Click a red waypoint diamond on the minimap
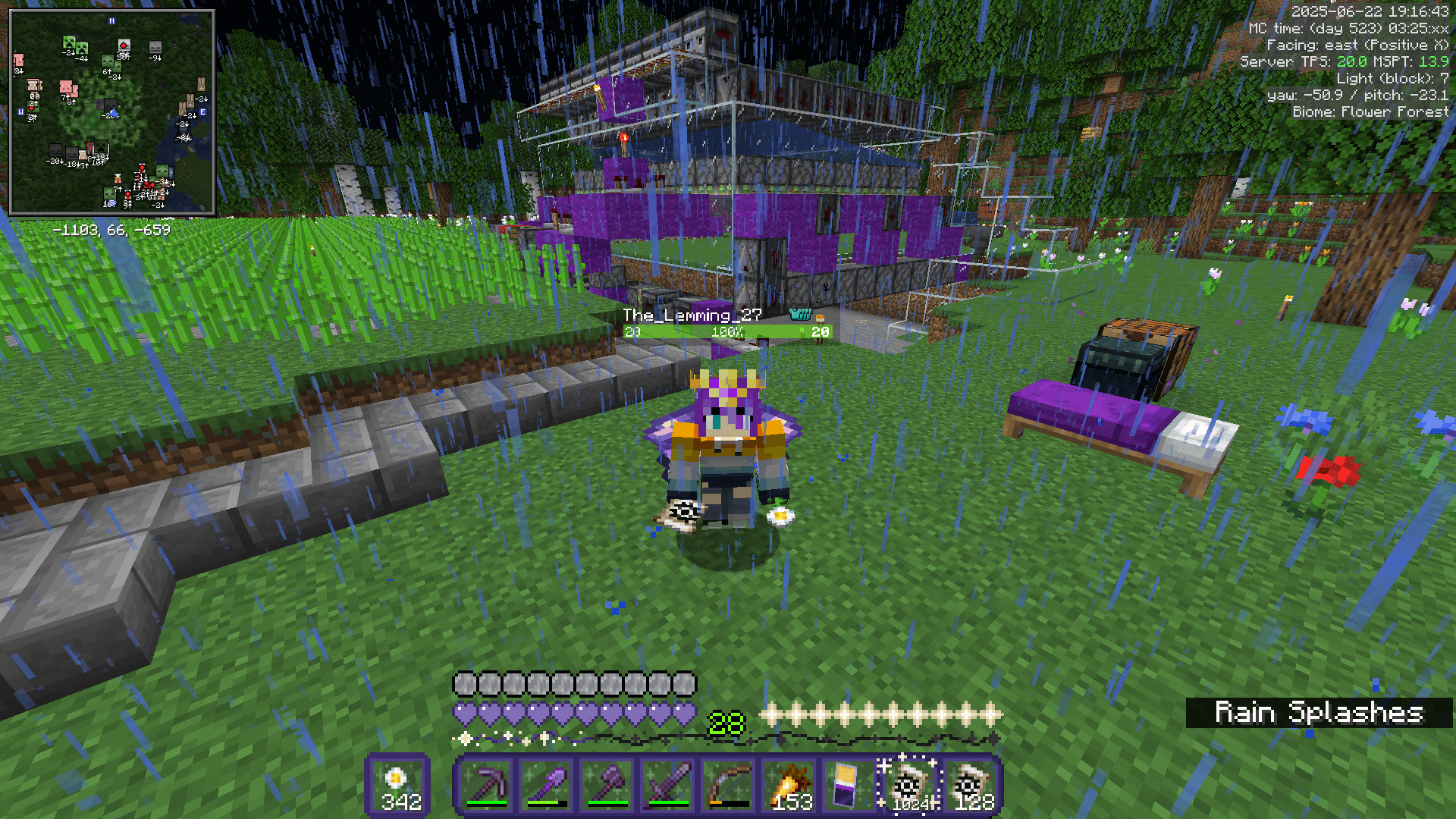Viewport: 1456px width, 819px height. (124, 45)
